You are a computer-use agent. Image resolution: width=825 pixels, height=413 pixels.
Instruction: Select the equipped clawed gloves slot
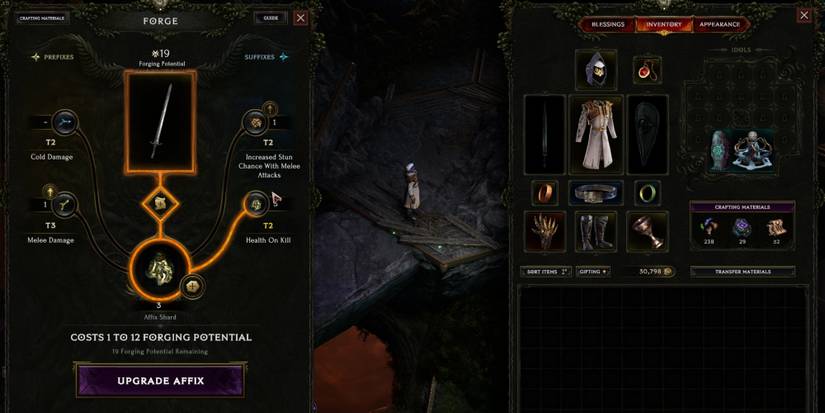click(x=545, y=232)
